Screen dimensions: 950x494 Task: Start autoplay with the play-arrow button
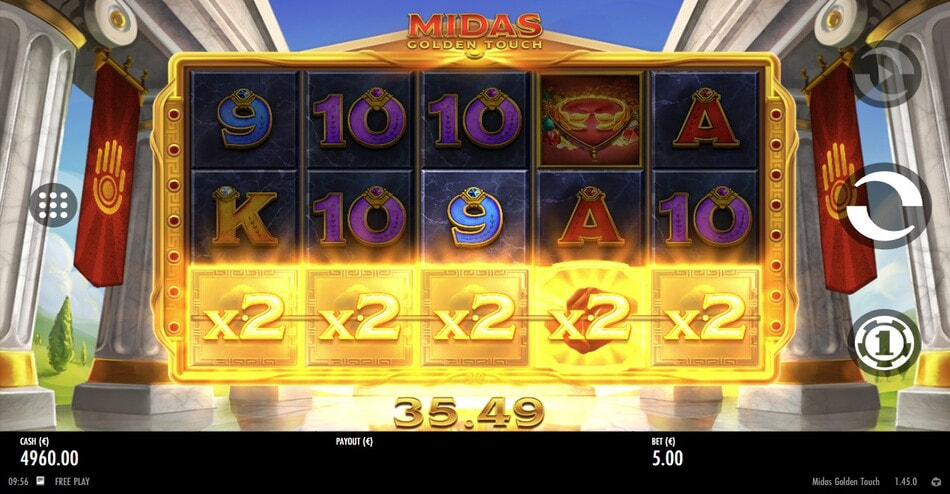point(885,75)
